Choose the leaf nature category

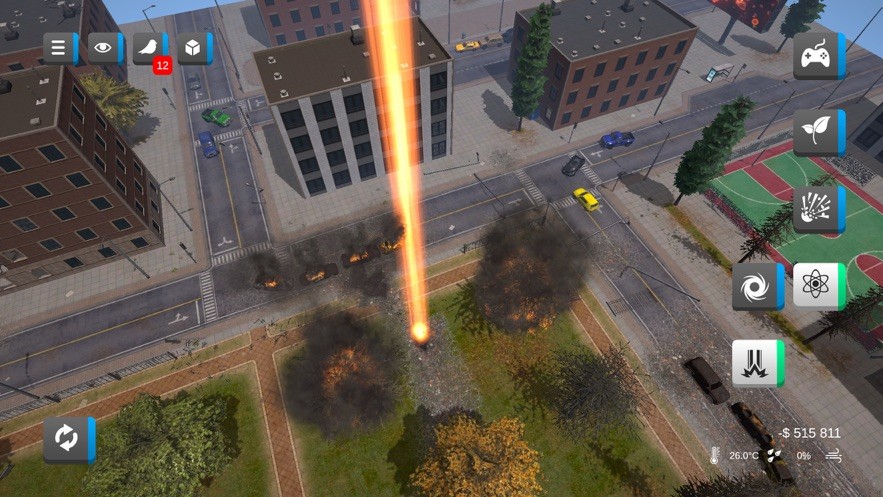point(817,132)
